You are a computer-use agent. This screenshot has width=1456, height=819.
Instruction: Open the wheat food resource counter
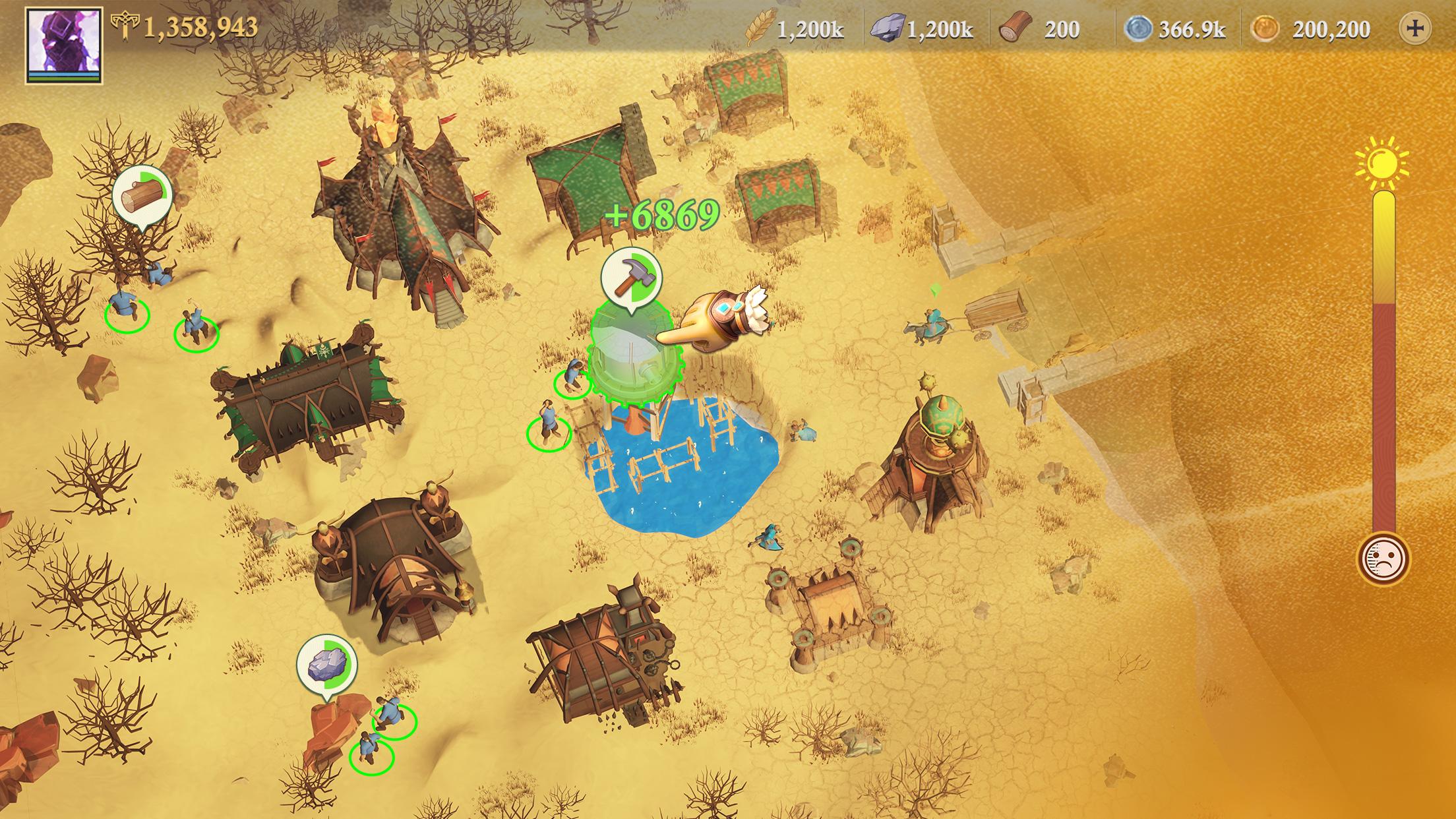[795, 30]
